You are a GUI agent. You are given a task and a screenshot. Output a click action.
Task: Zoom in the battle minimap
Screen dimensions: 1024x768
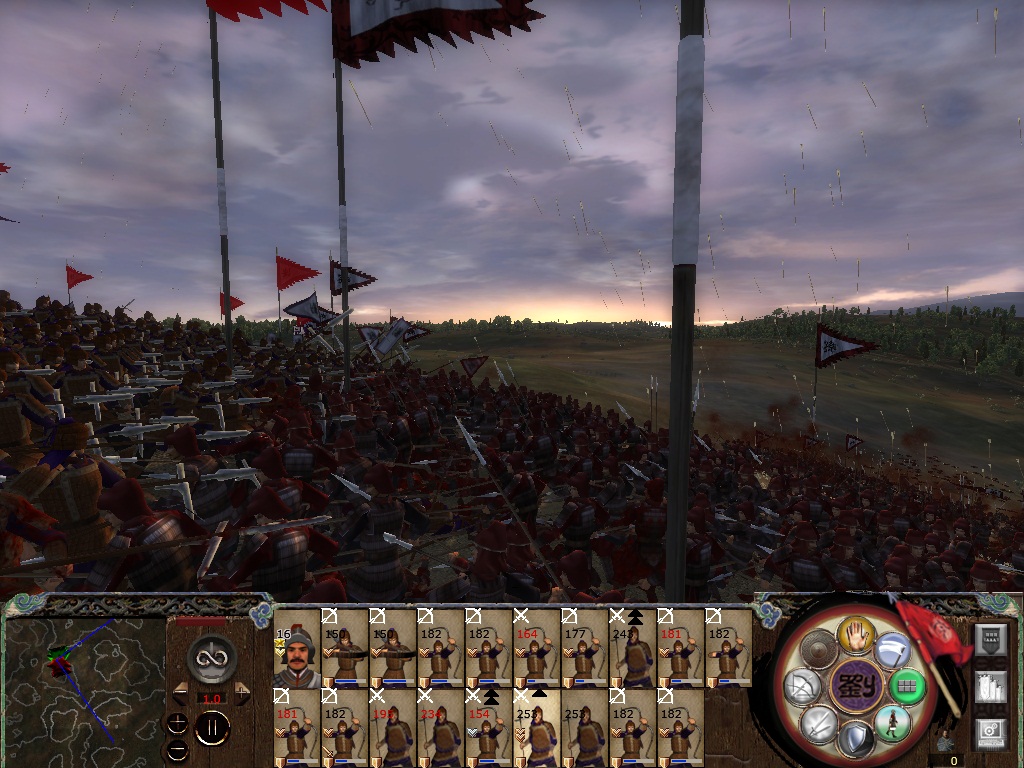click(x=178, y=722)
